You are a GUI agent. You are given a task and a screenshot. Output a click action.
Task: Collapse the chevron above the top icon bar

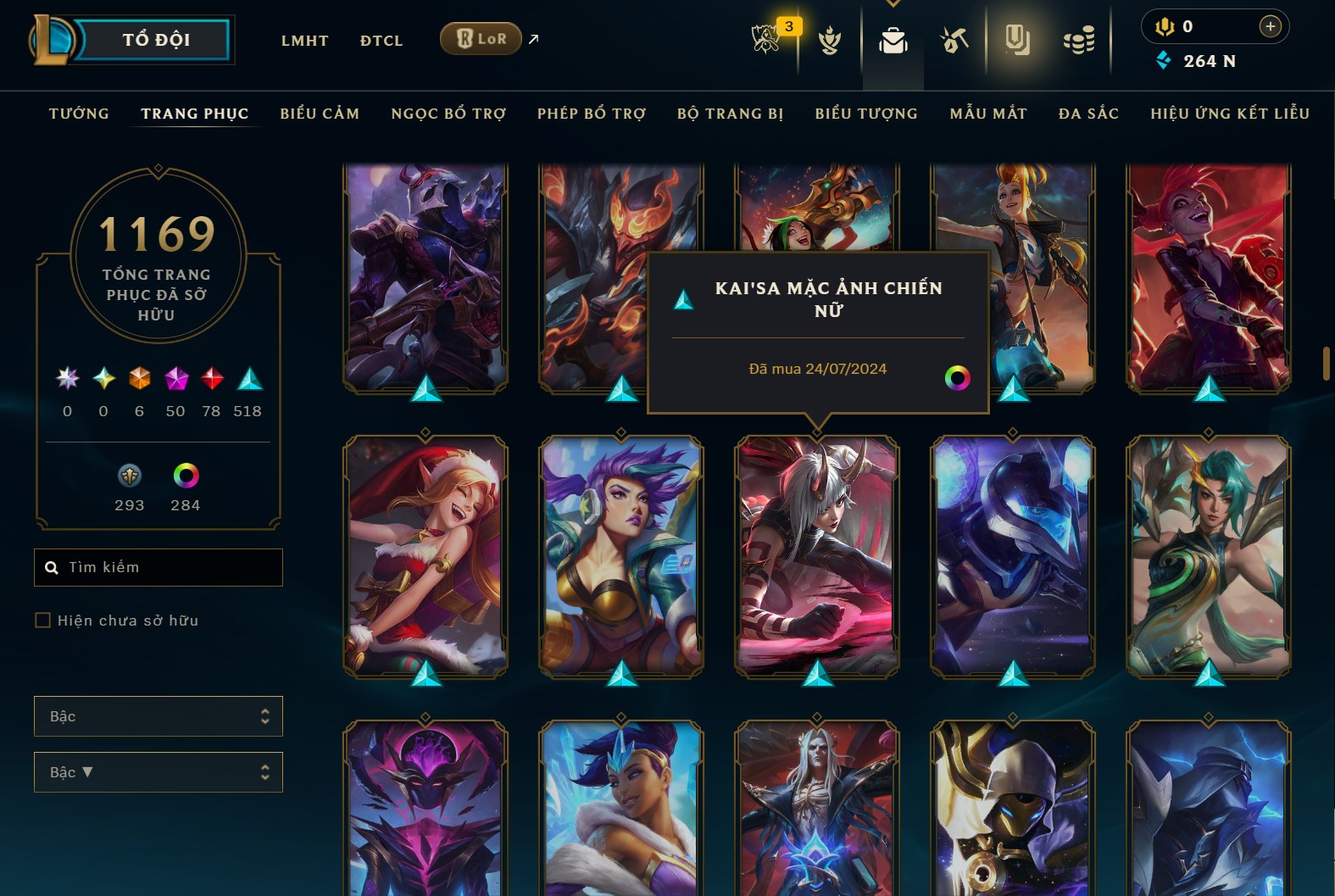click(893, 4)
